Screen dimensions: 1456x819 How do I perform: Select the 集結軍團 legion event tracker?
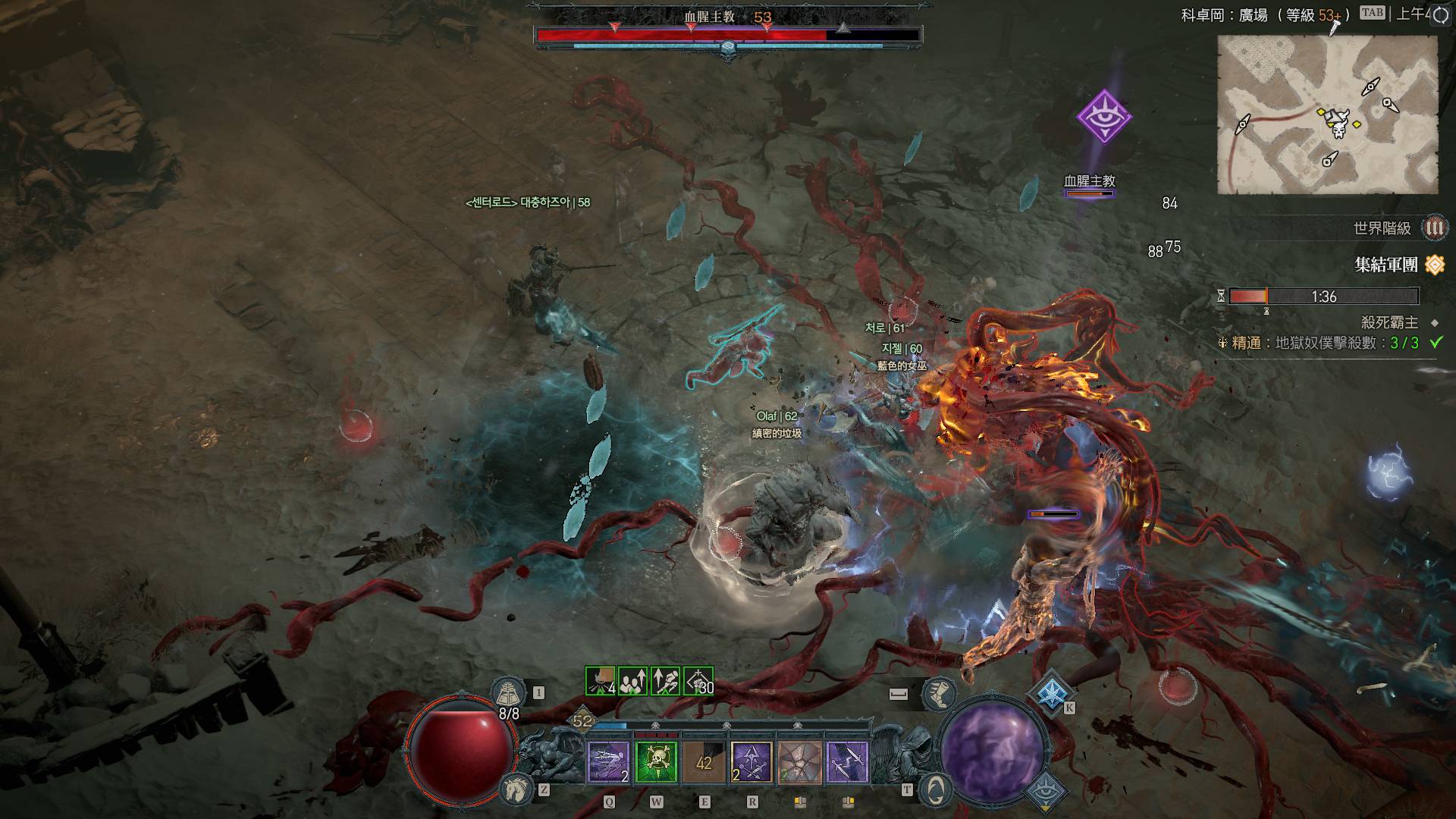pos(1386,265)
